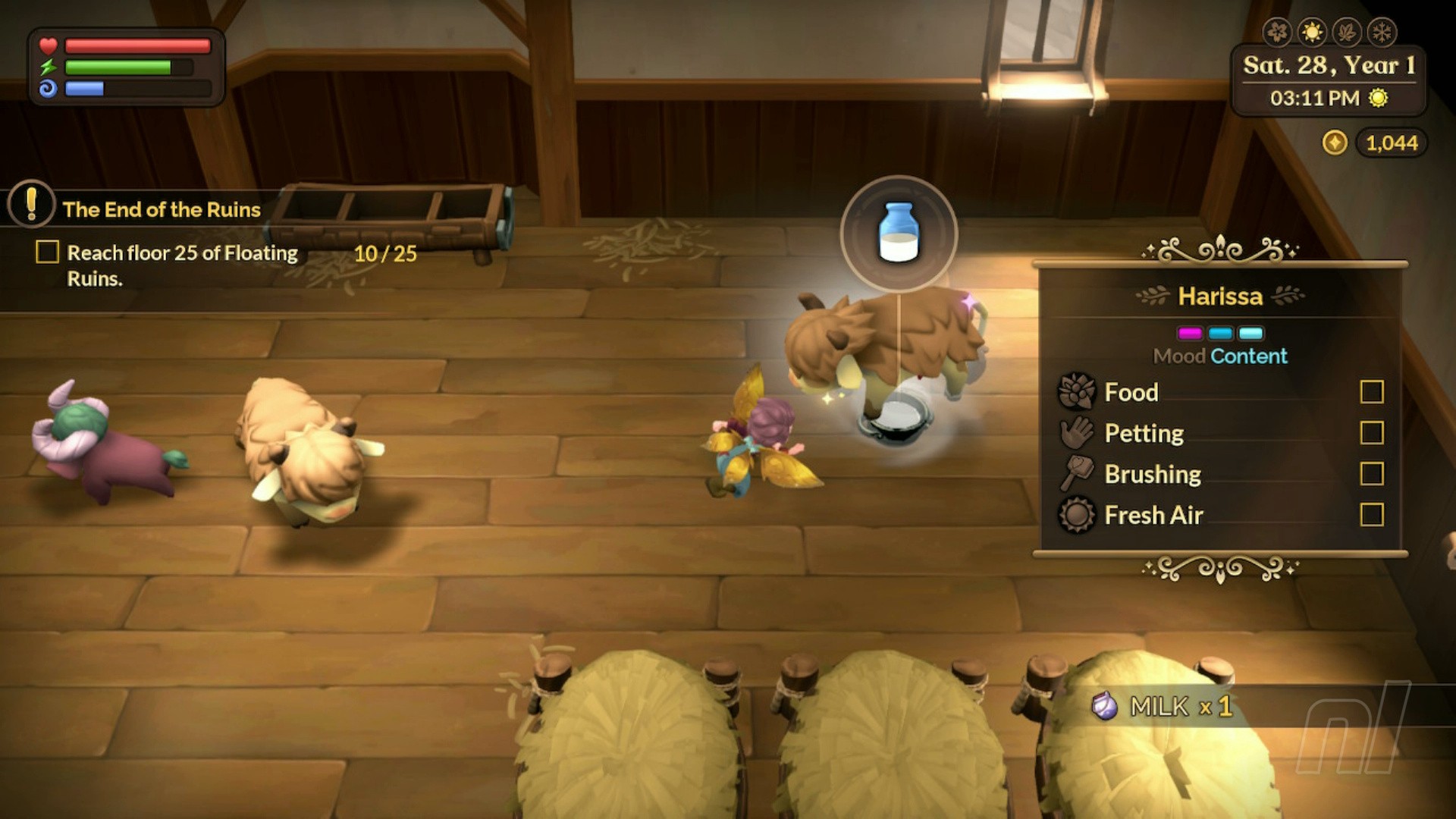Select the milk bottle action bubble
The image size is (1456, 819).
tap(899, 234)
